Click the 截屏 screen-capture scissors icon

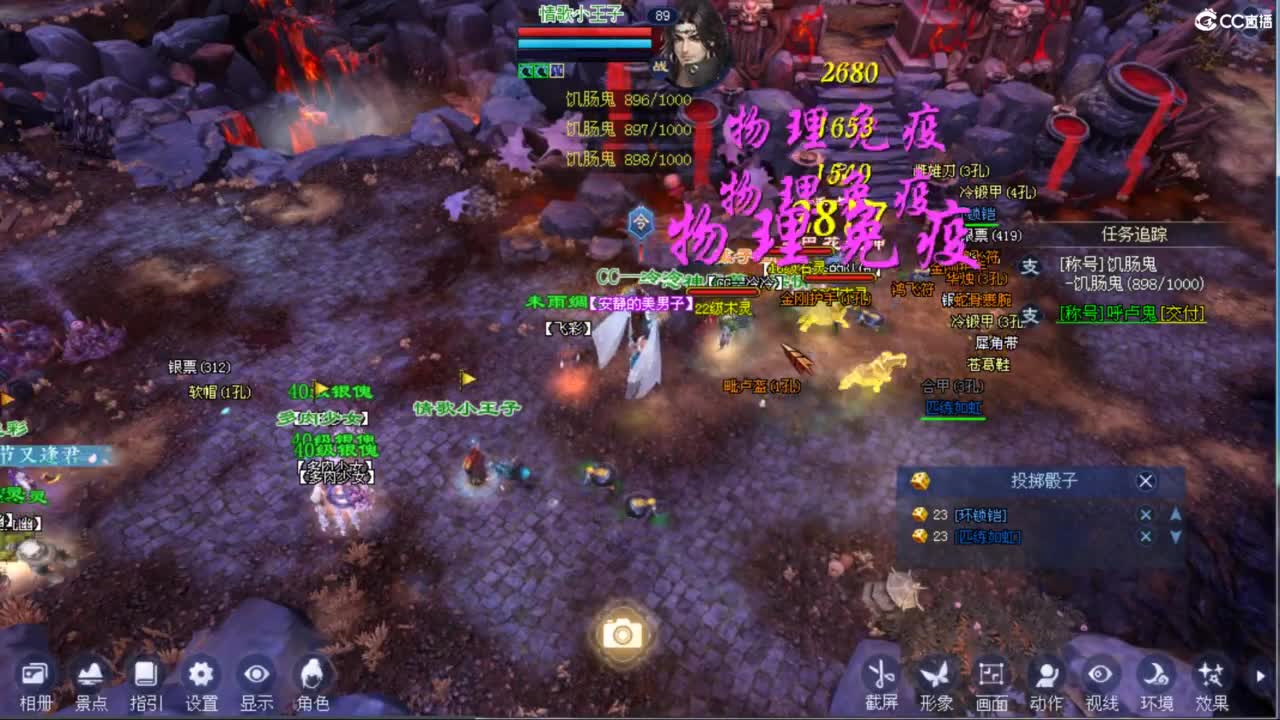[884, 673]
